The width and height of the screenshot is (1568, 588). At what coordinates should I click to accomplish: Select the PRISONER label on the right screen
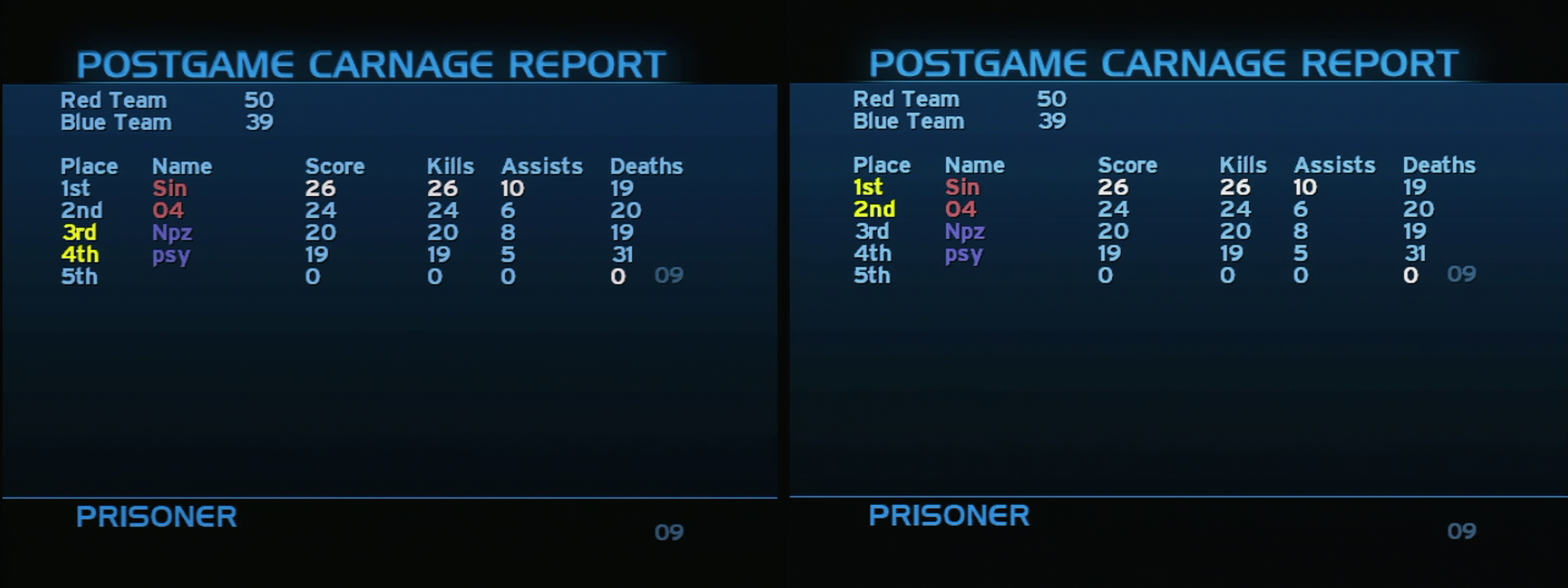coord(948,515)
